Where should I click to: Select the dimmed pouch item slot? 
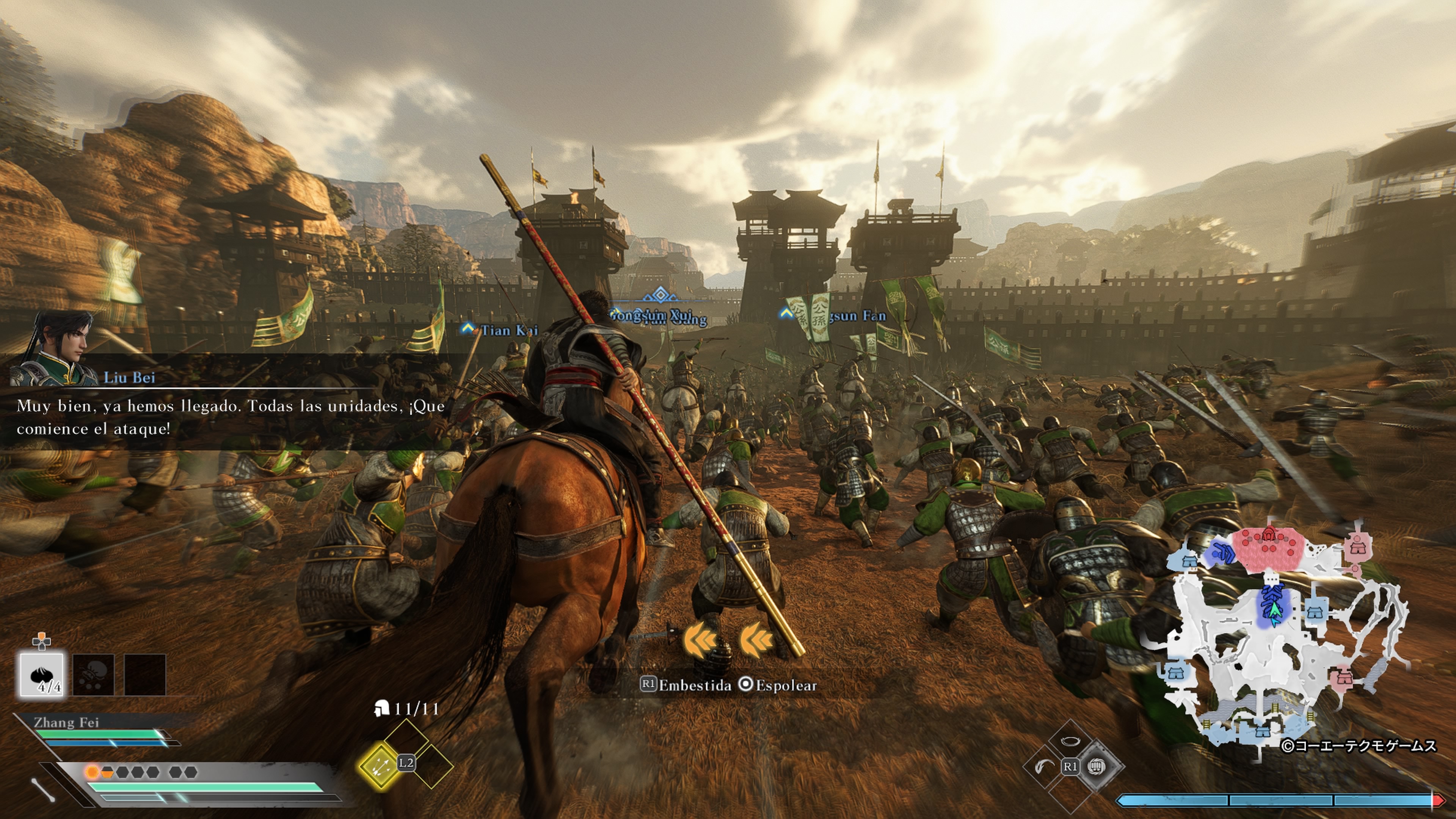pos(93,674)
